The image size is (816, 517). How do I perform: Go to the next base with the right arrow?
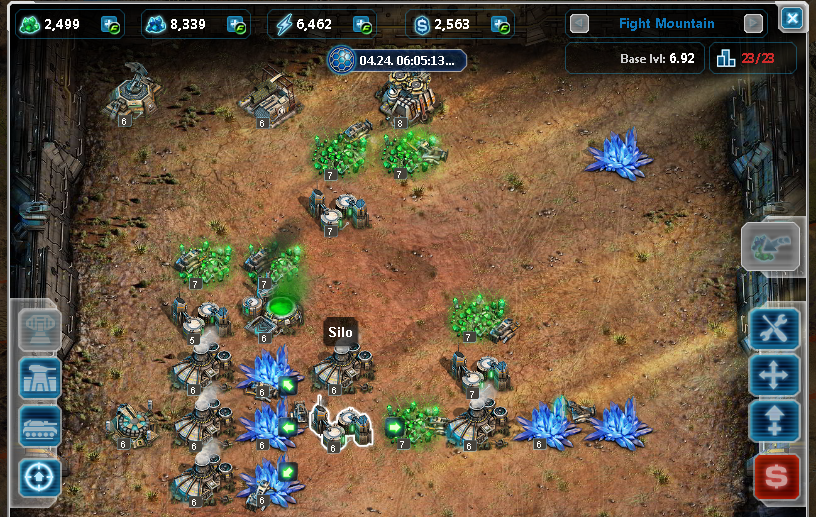[x=754, y=23]
